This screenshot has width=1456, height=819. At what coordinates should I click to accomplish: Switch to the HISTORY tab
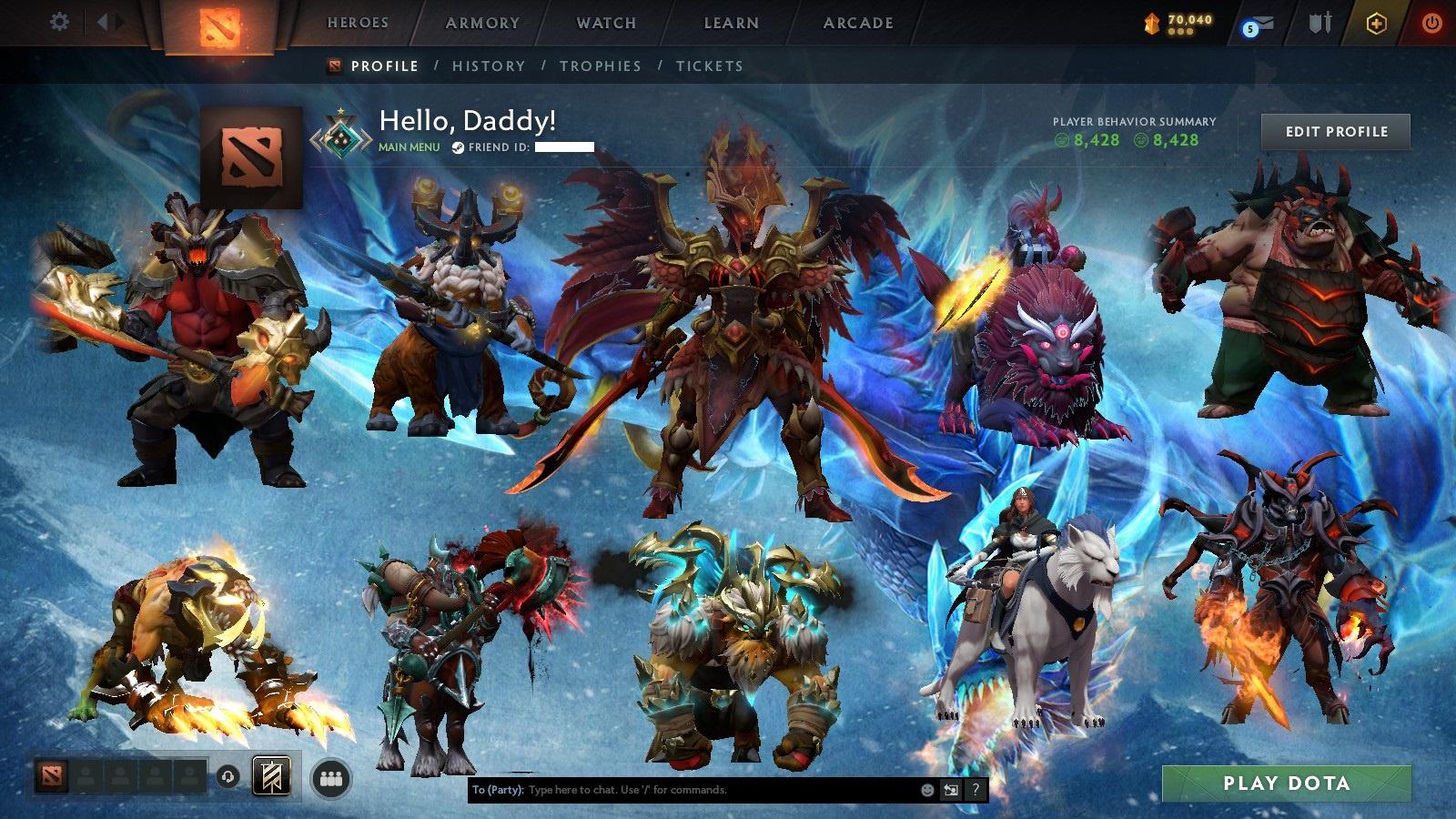pos(490,66)
